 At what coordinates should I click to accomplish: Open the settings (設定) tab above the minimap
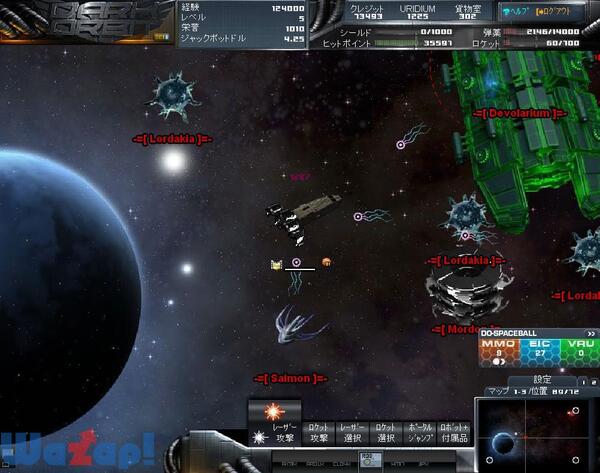(542, 379)
